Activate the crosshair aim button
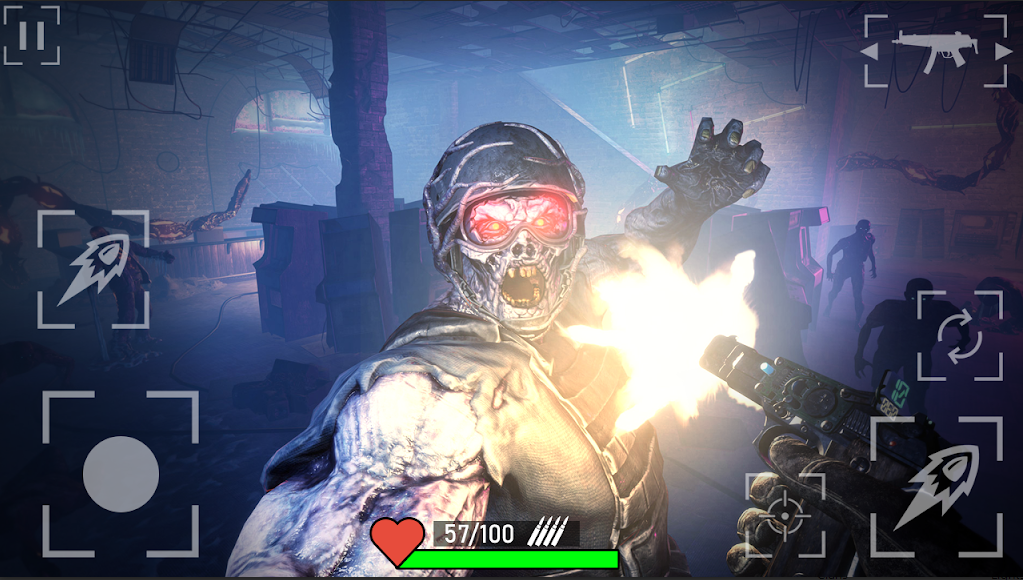The height and width of the screenshot is (580, 1023). tap(785, 514)
